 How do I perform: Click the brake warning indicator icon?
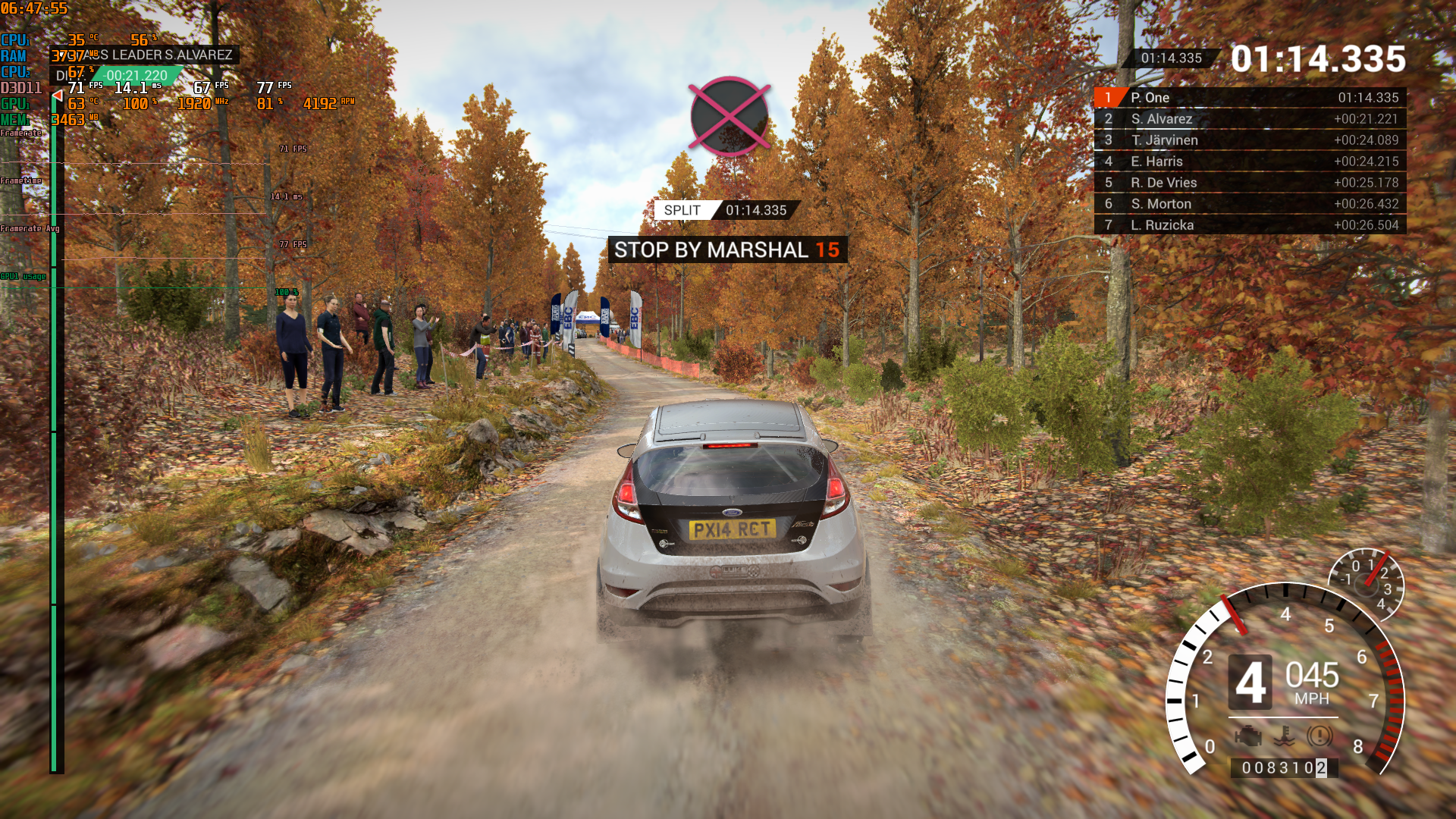click(x=1319, y=736)
